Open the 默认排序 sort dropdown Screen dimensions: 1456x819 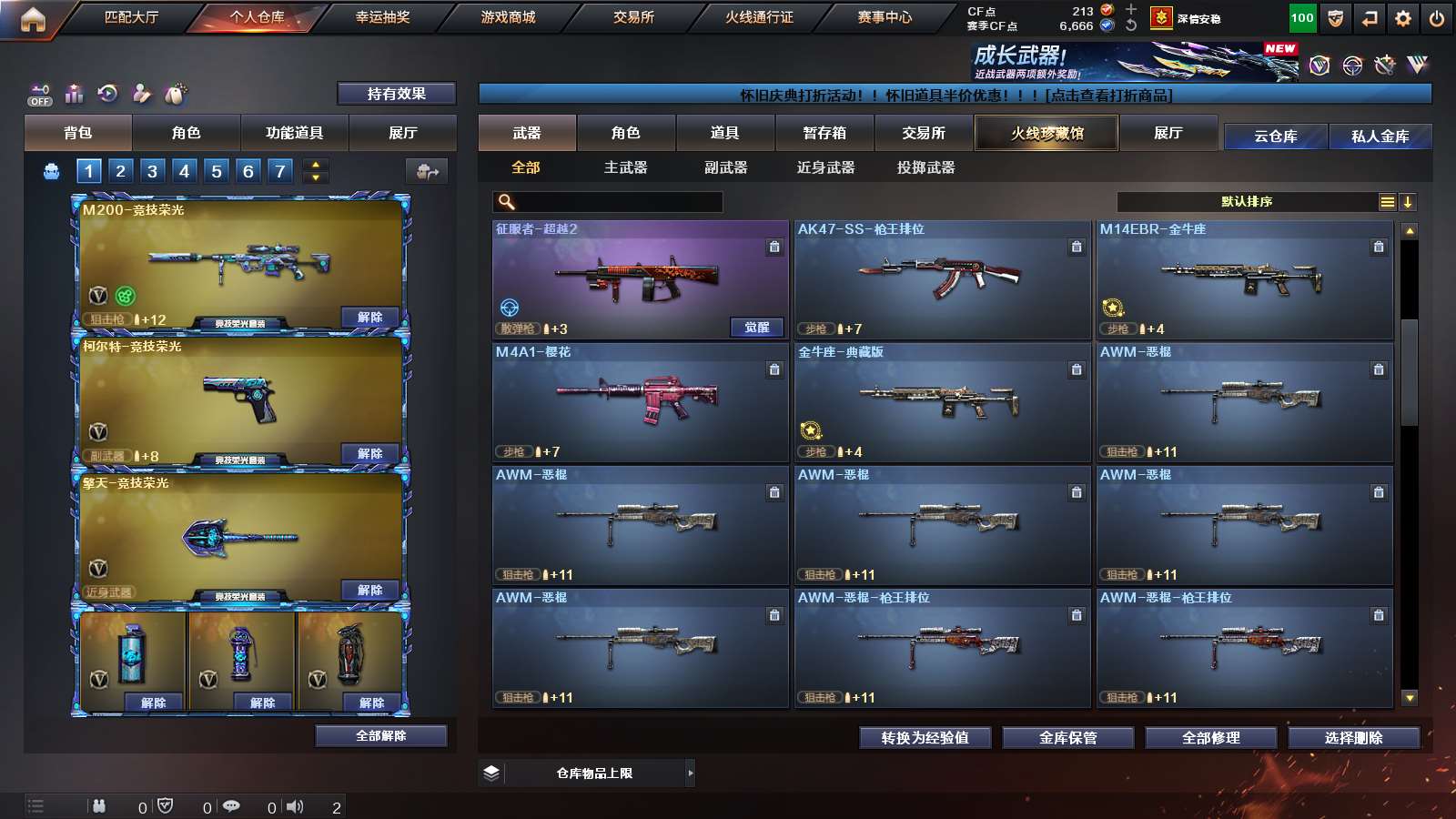click(x=1247, y=202)
